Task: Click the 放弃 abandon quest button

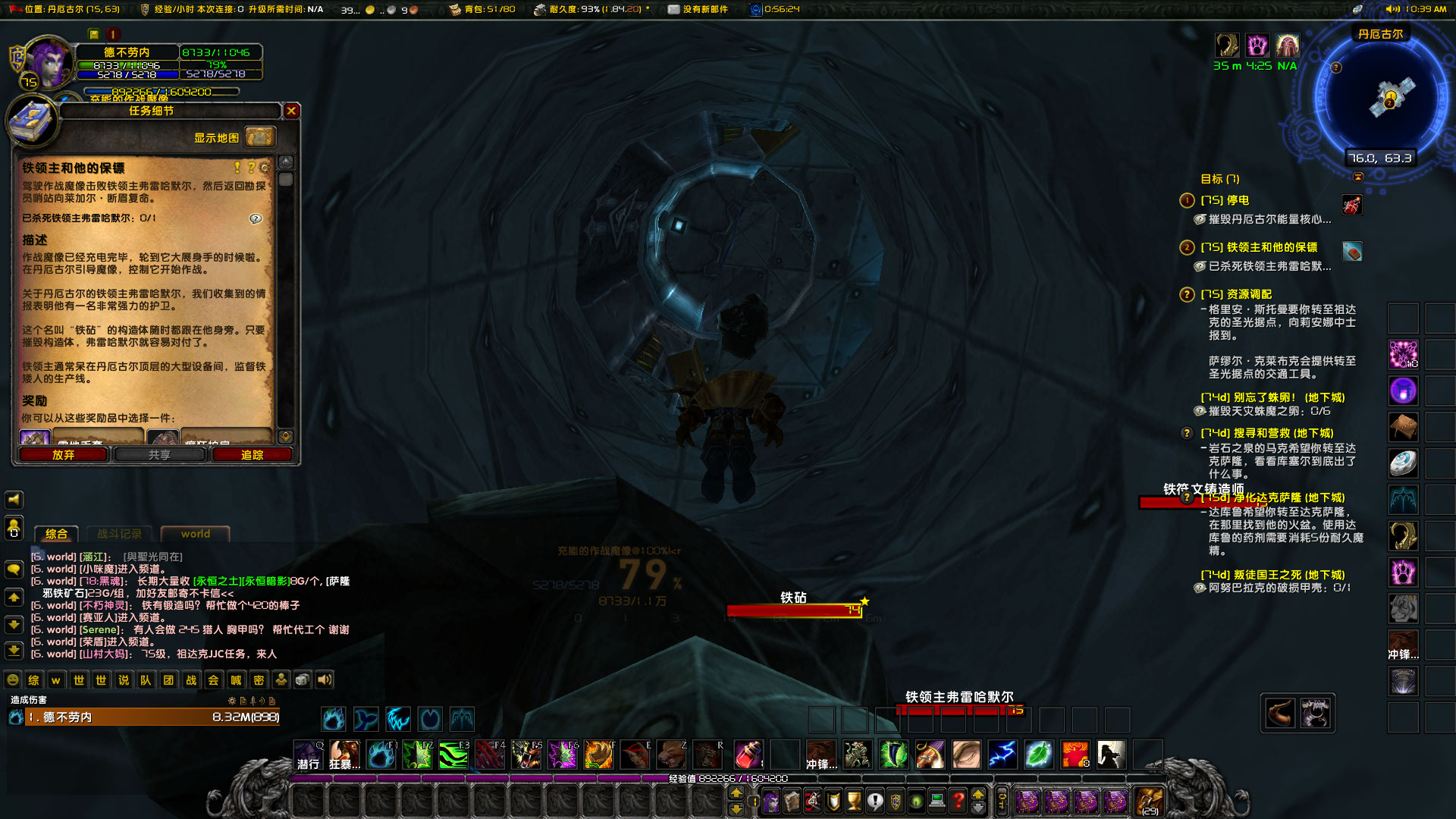Action: 63,453
